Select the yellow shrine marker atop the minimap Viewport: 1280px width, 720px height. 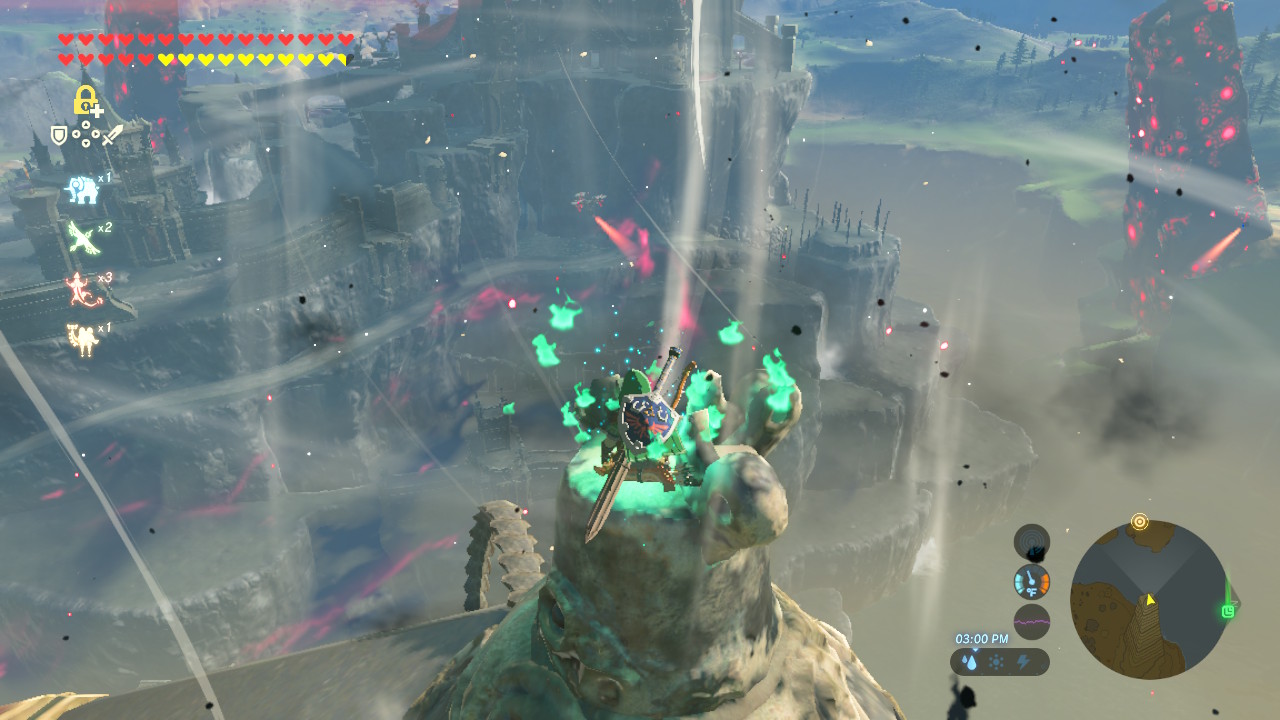(1140, 521)
